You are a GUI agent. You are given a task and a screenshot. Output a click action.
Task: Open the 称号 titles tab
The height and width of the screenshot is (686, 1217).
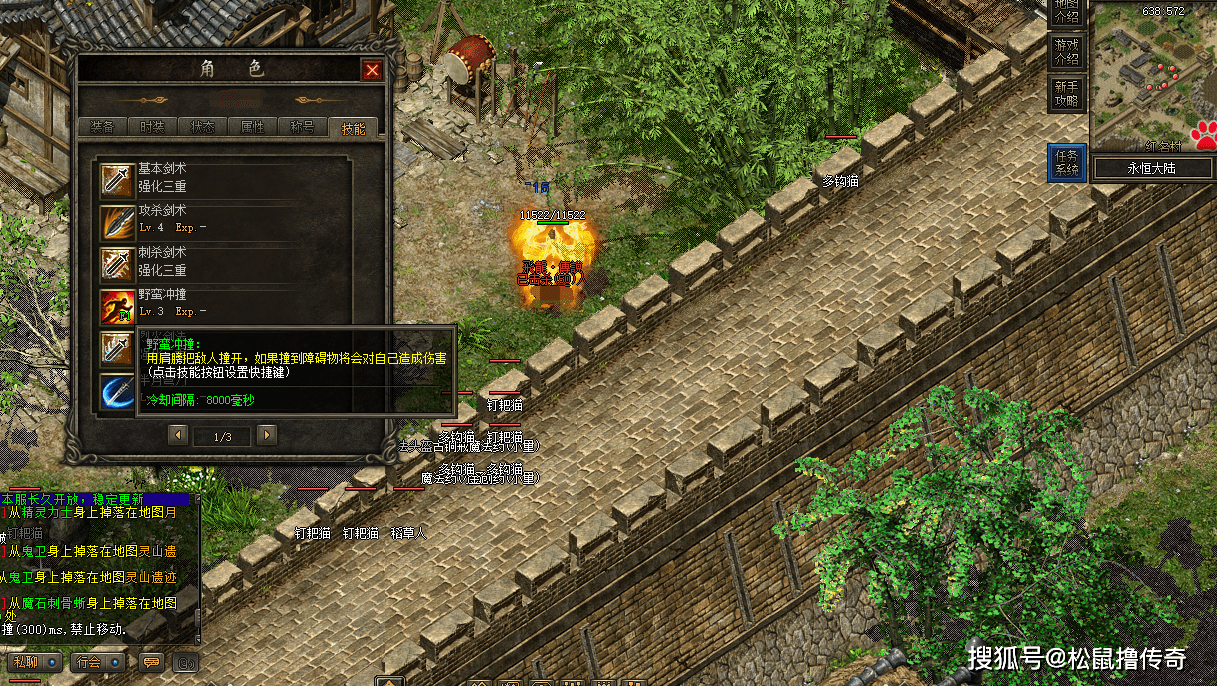302,127
